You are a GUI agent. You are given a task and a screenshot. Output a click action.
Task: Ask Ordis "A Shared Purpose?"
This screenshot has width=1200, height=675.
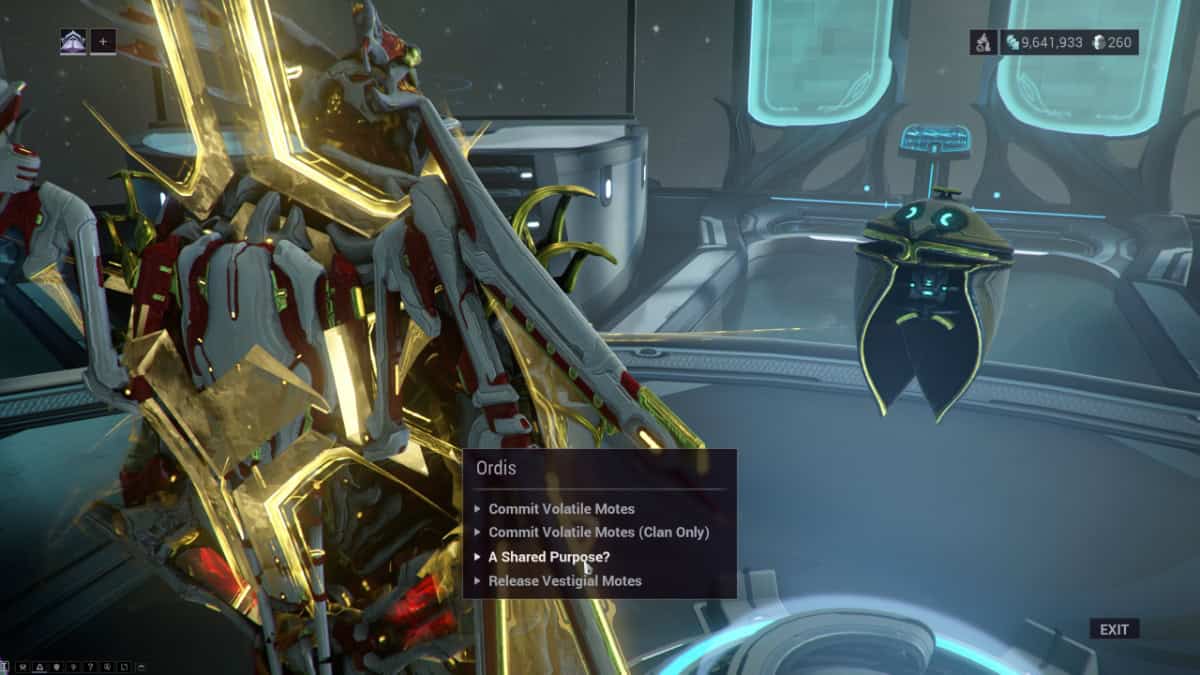(548, 557)
